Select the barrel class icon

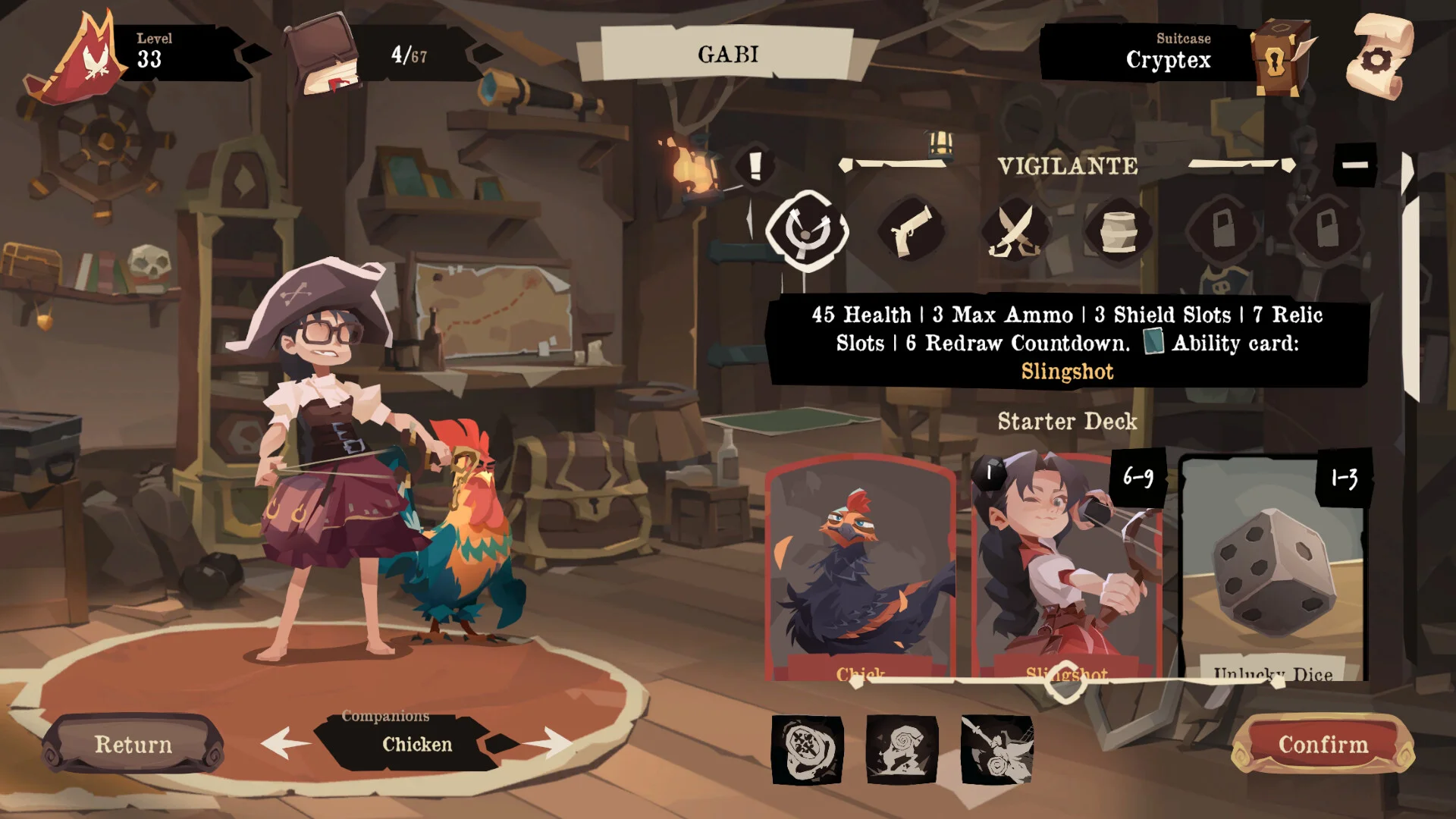click(1119, 230)
